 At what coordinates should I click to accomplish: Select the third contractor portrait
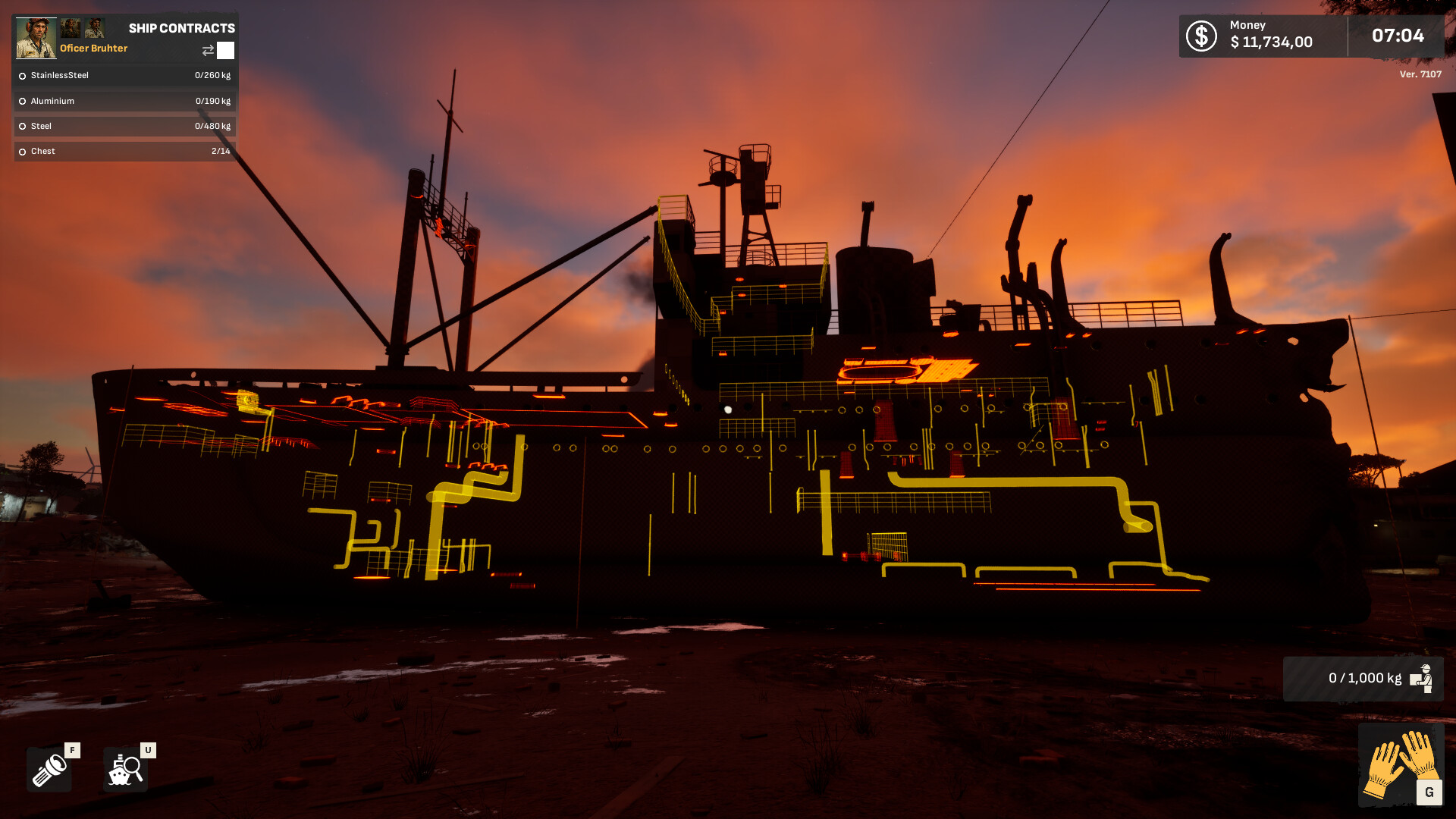tap(96, 27)
